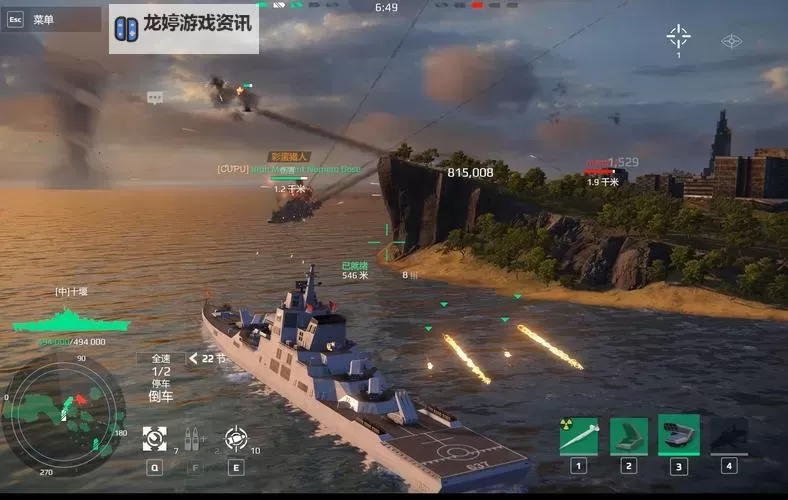Image resolution: width=788 pixels, height=500 pixels.
Task: Select the dimmed aircraft slot 4
Action: pos(729,436)
